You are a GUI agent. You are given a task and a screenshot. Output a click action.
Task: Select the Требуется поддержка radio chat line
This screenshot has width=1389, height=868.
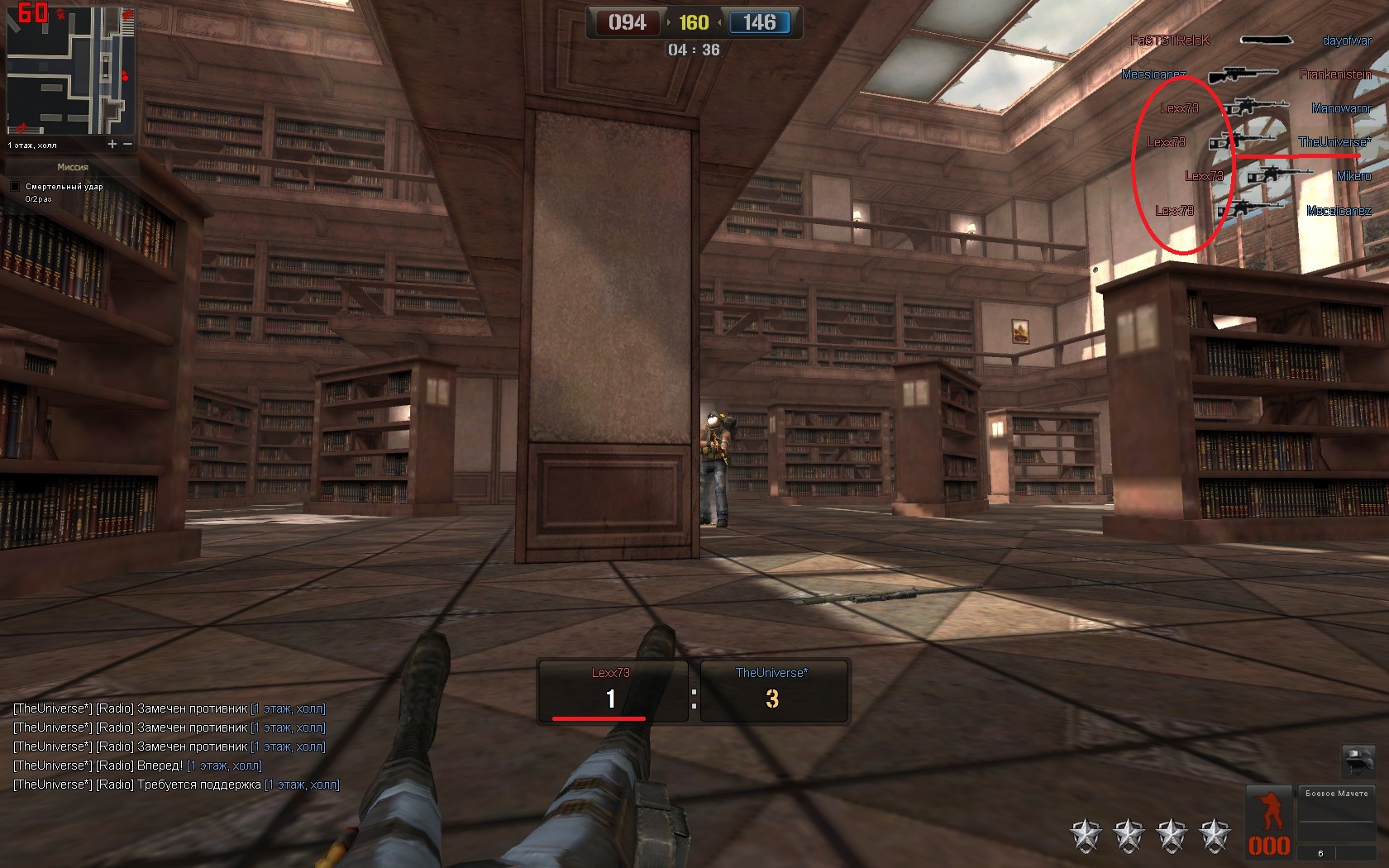pos(176,785)
